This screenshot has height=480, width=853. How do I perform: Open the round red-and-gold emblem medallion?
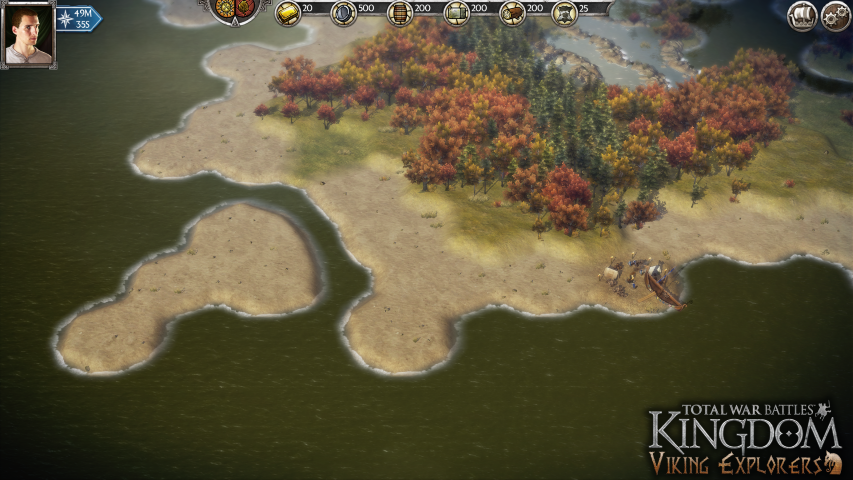[x=238, y=9]
